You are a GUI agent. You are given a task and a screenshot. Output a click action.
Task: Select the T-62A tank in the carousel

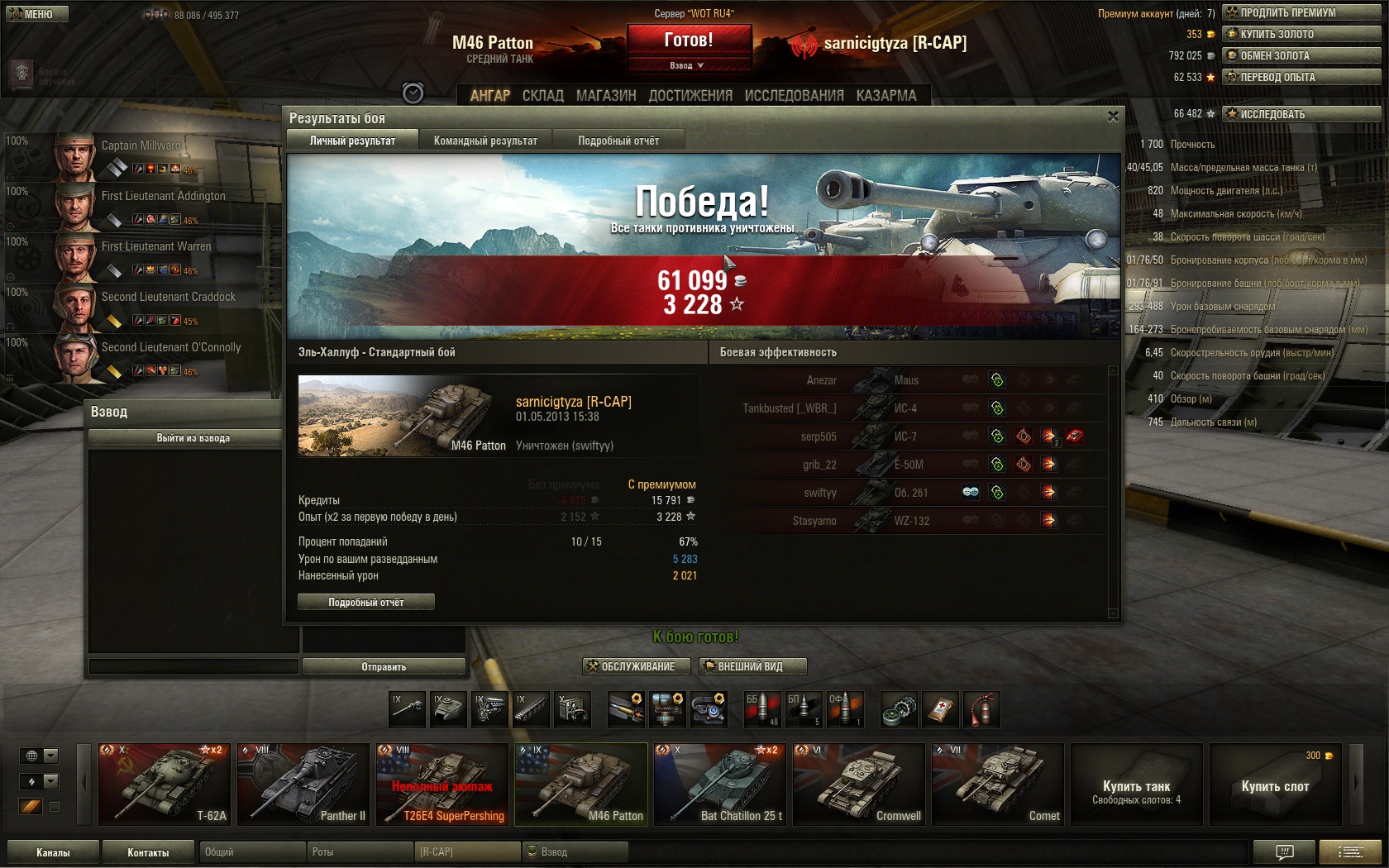[163, 785]
